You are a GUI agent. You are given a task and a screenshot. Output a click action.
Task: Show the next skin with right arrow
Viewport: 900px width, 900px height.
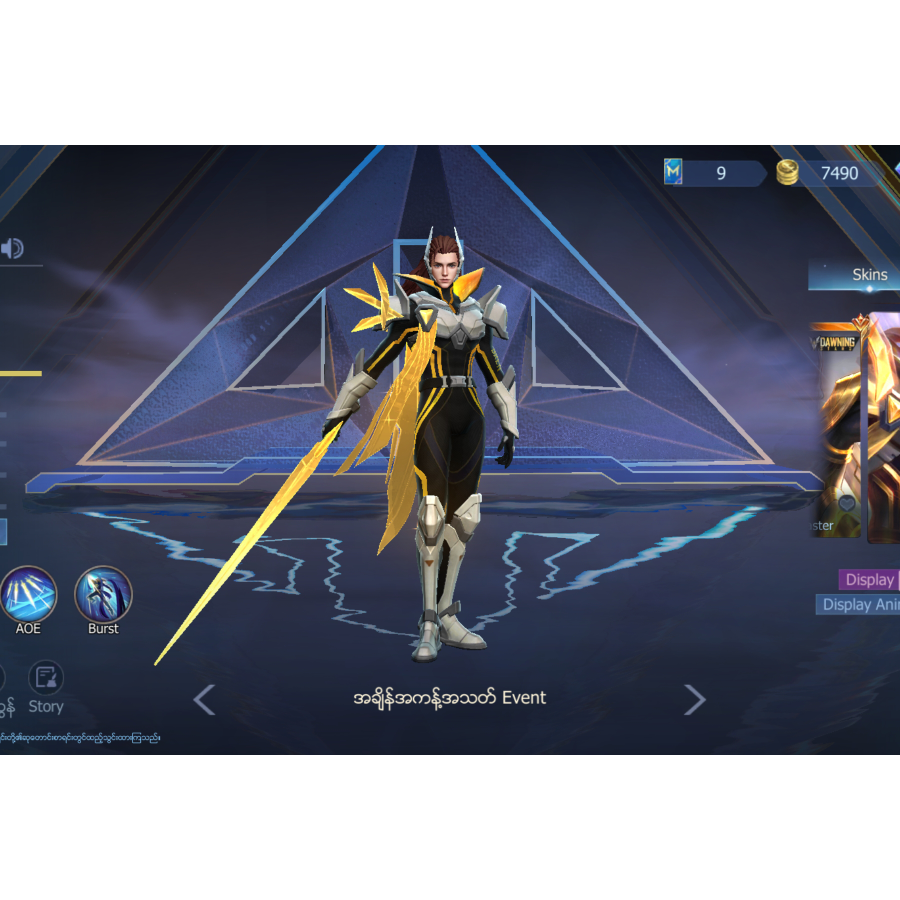click(695, 700)
